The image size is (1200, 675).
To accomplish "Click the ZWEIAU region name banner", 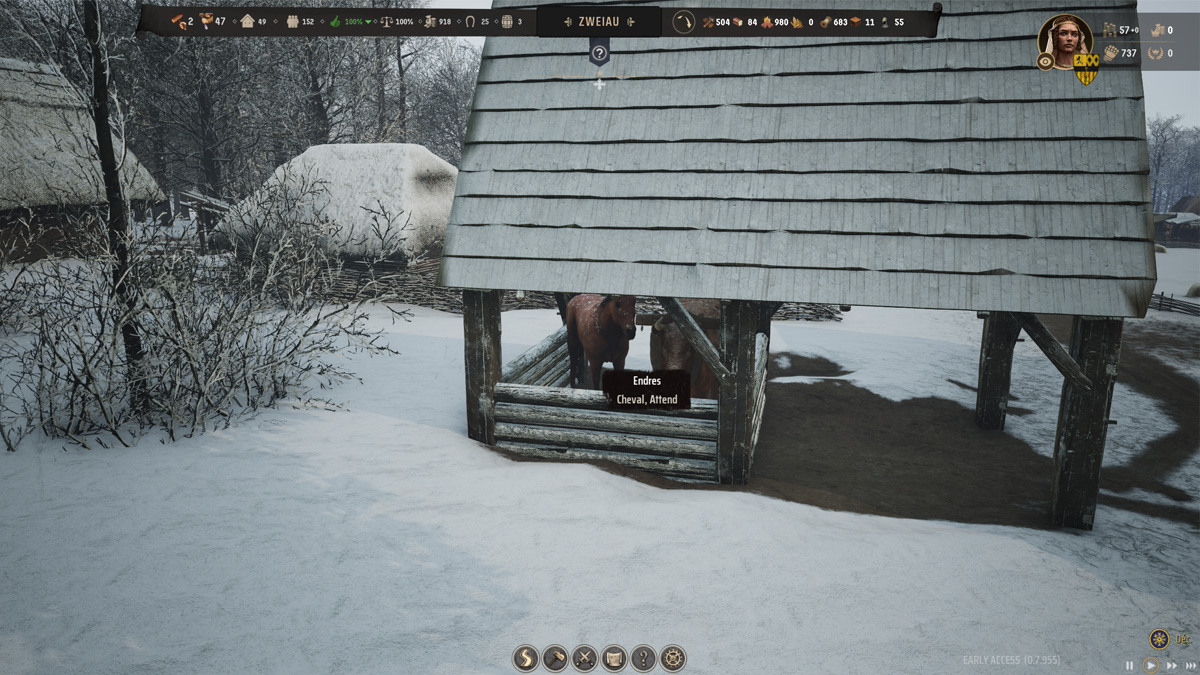I will tap(599, 21).
